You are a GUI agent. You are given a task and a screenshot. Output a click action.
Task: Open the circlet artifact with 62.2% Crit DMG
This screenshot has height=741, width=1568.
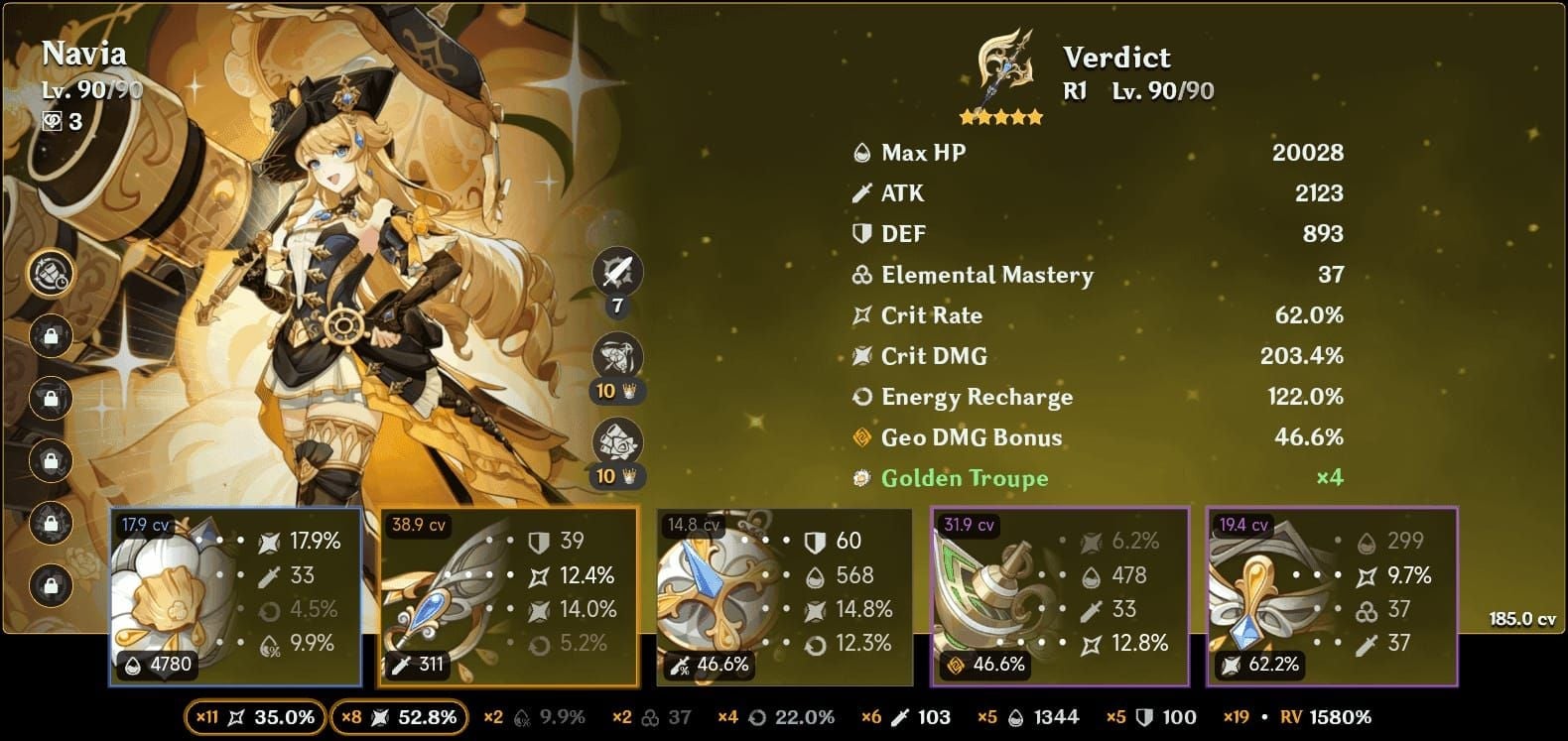click(1331, 597)
